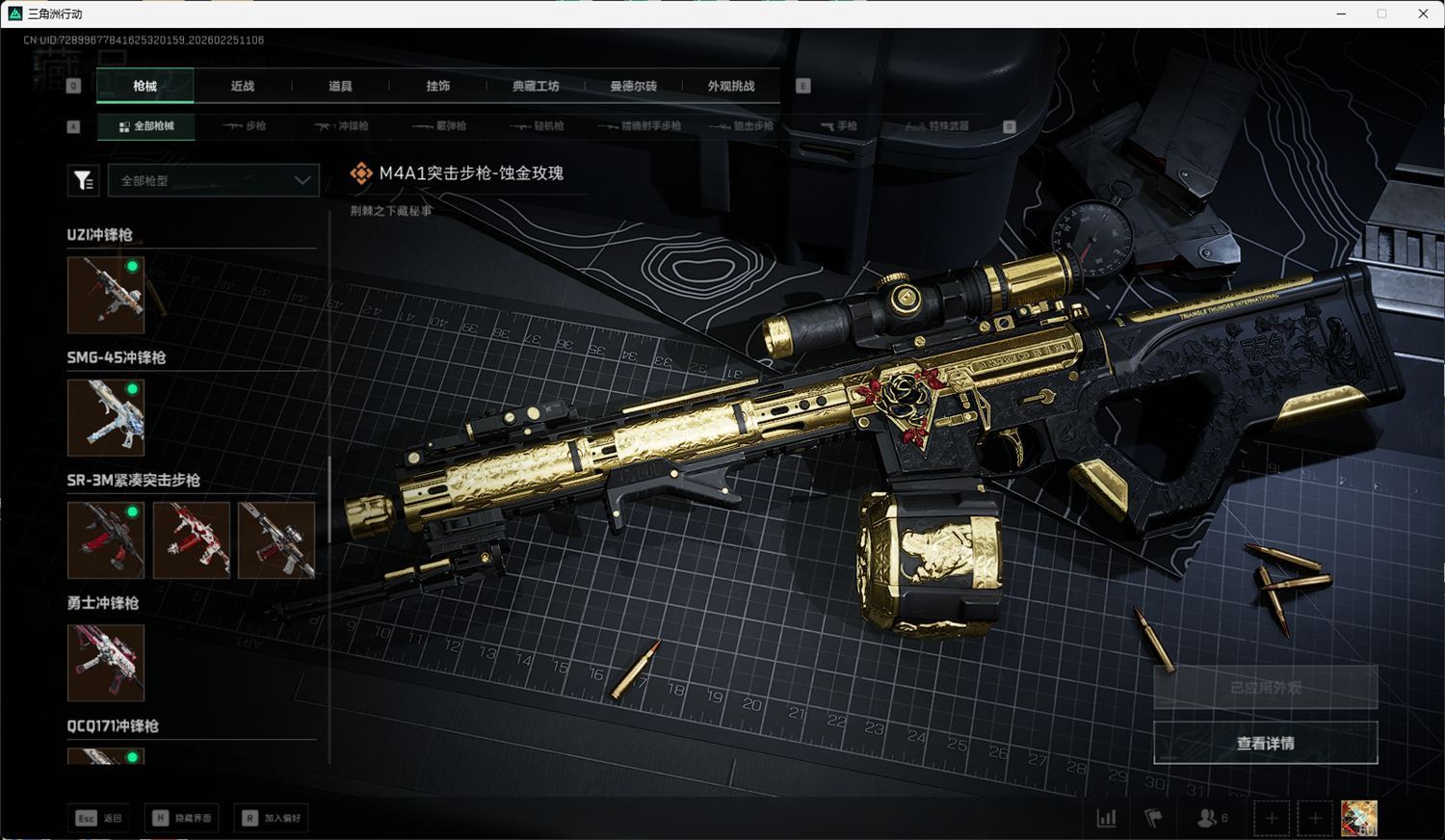Open the 全部枪型 dropdown
The width and height of the screenshot is (1445, 840).
point(213,180)
